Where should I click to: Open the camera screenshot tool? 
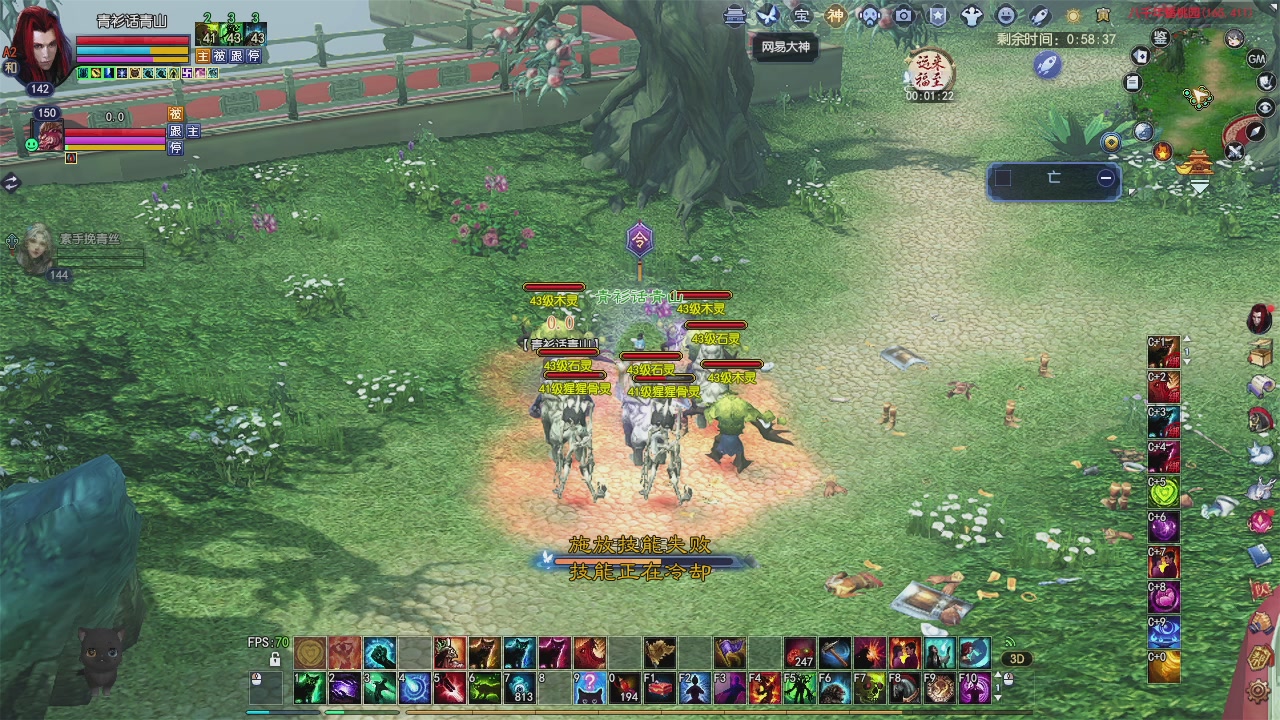[x=904, y=15]
